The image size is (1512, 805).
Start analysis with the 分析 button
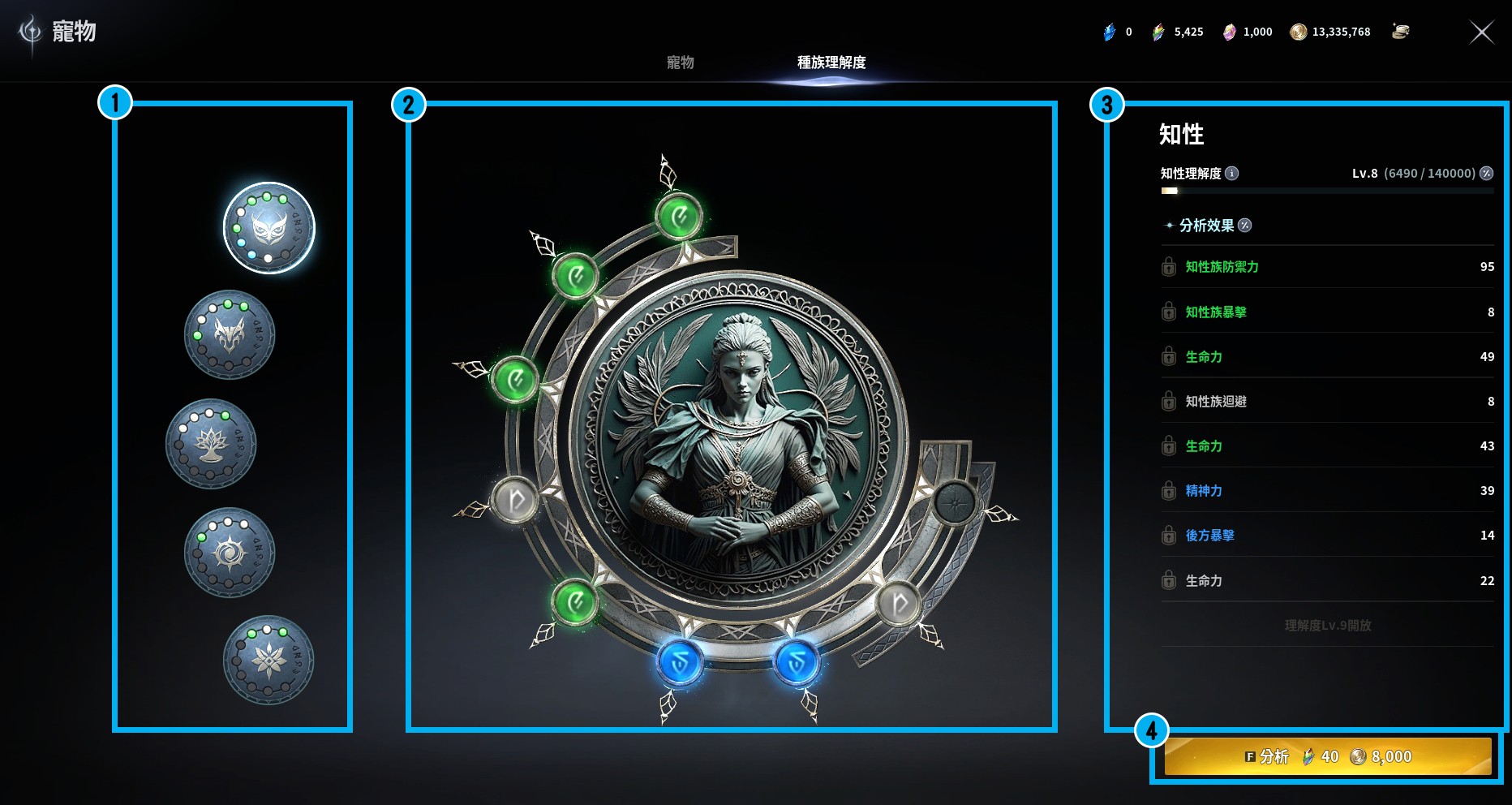tap(1327, 756)
